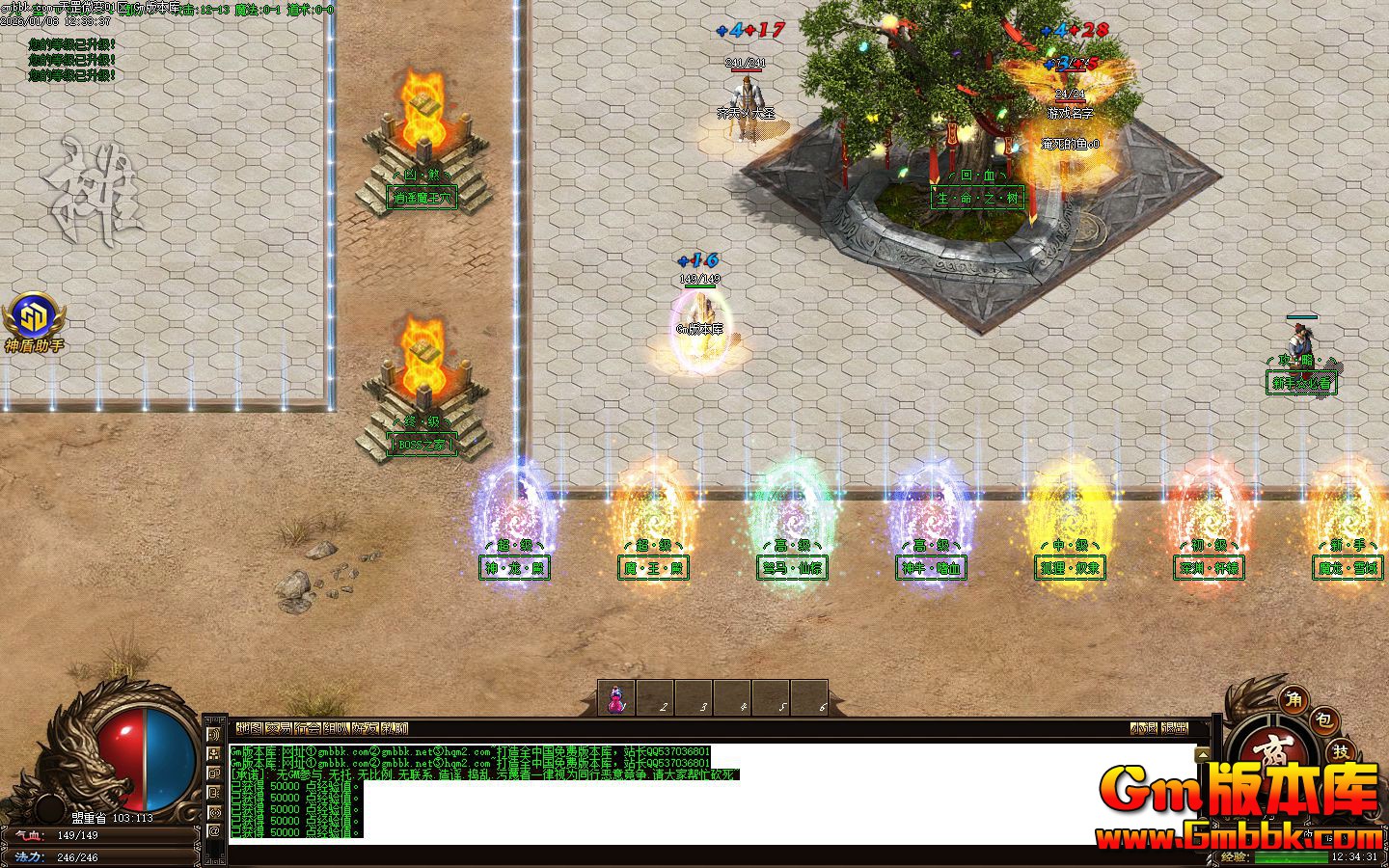Image resolution: width=1389 pixels, height=868 pixels.
Task: Click the 退出 (exit game) button
Action: point(1174,728)
